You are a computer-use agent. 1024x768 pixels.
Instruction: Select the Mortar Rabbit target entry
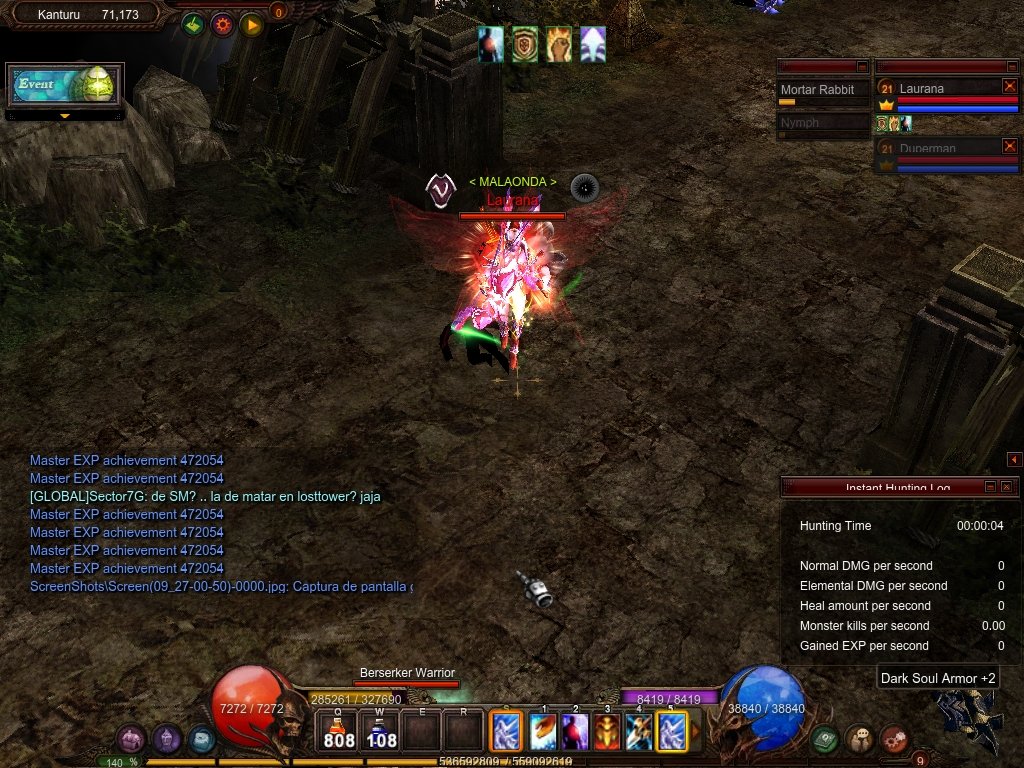point(823,91)
